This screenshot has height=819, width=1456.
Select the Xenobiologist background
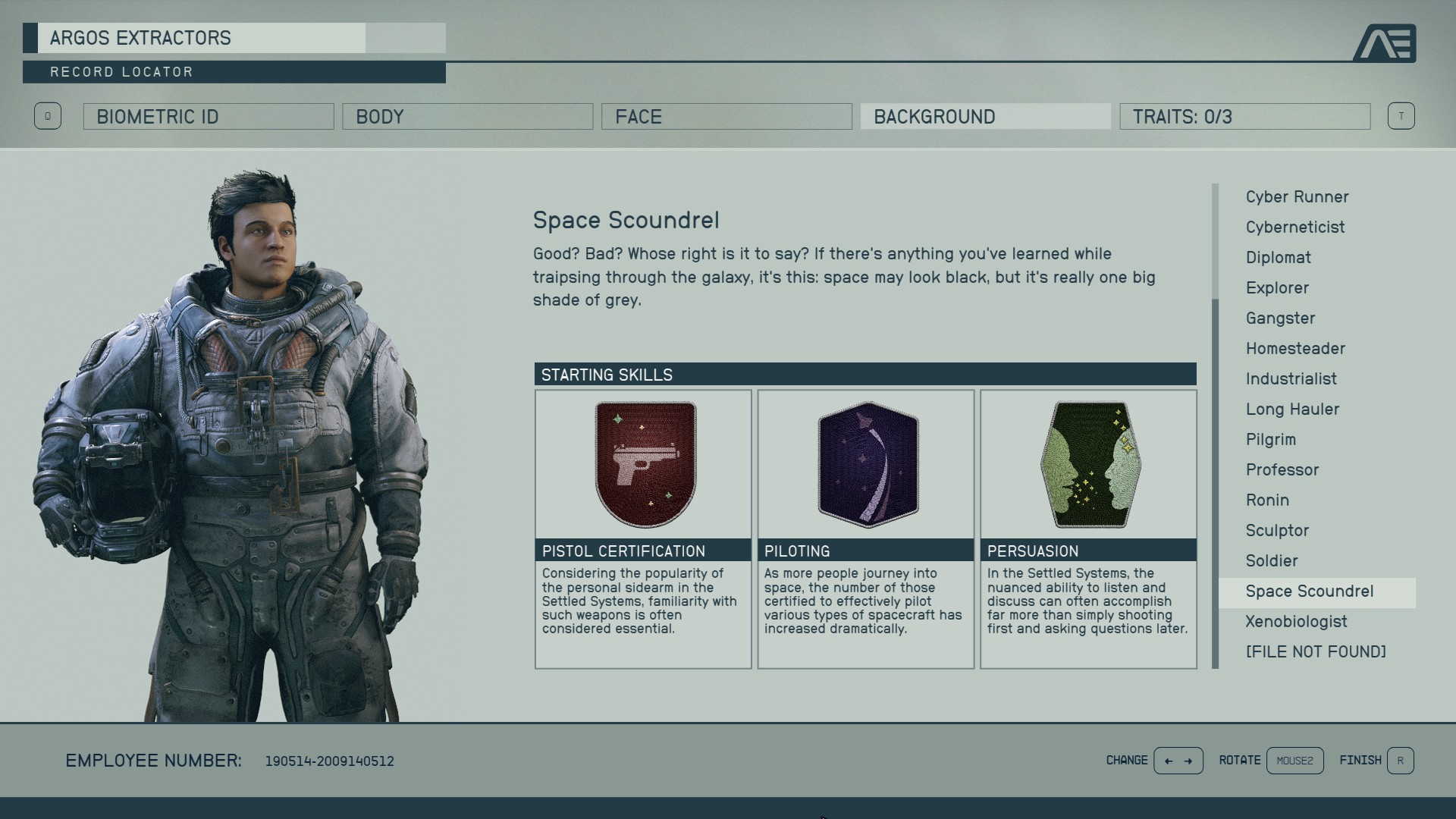(1296, 621)
